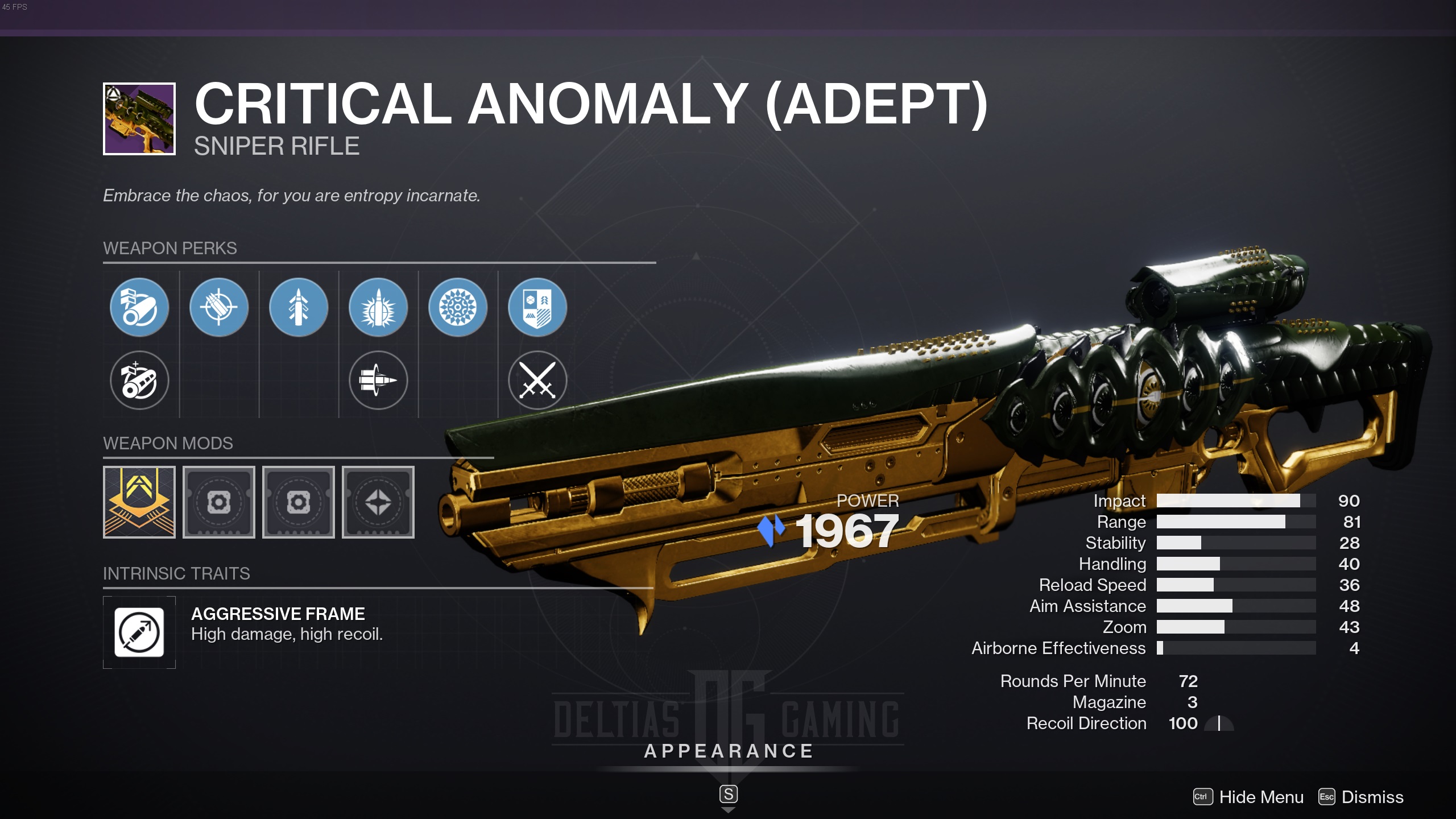
Task: Pick the upright single bullet perk
Action: coord(299,307)
